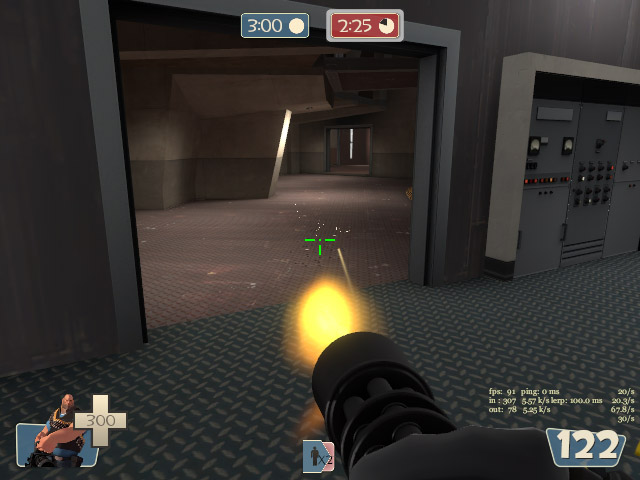Viewport: 640px width, 480px height.
Task: Select the x2 capture progress icon
Action: [318, 456]
